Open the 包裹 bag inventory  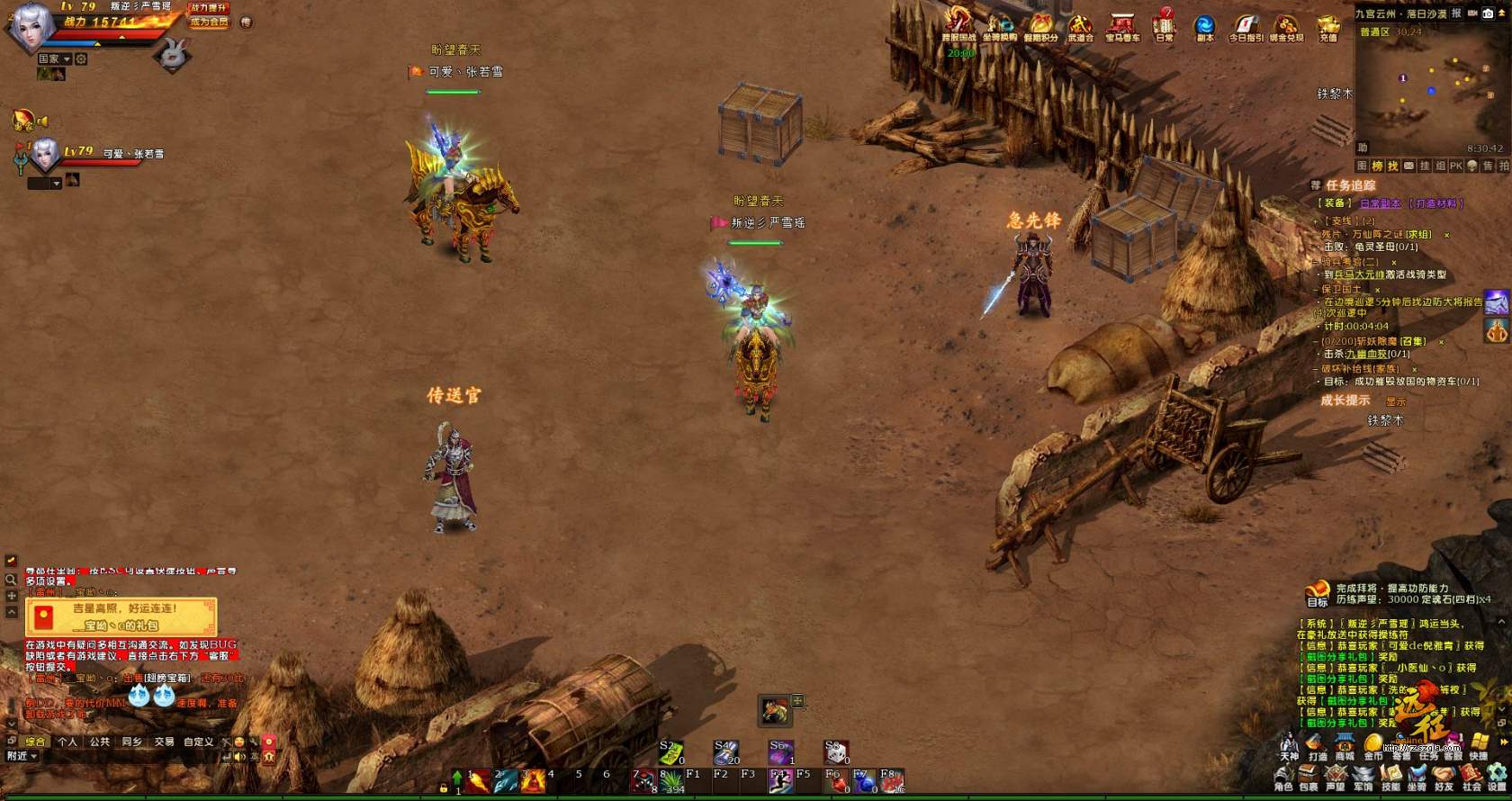[x=1309, y=778]
